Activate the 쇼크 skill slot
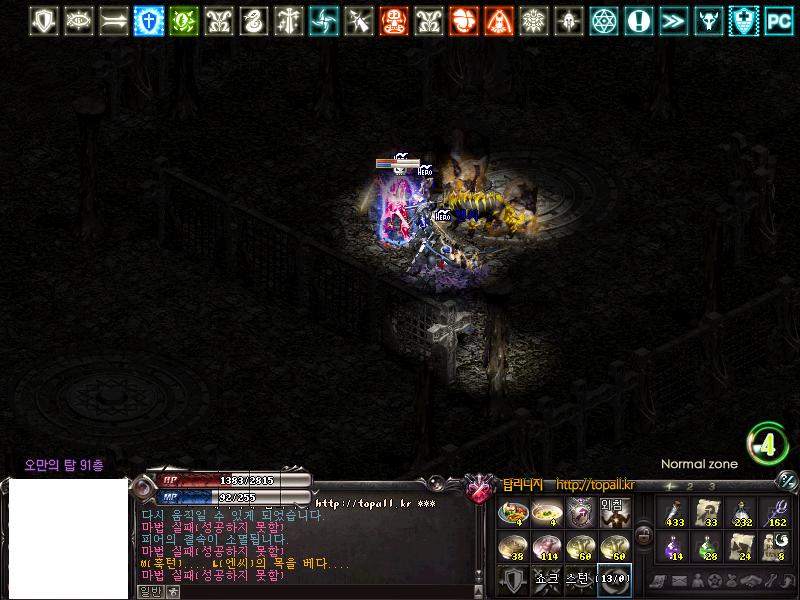 (546, 579)
